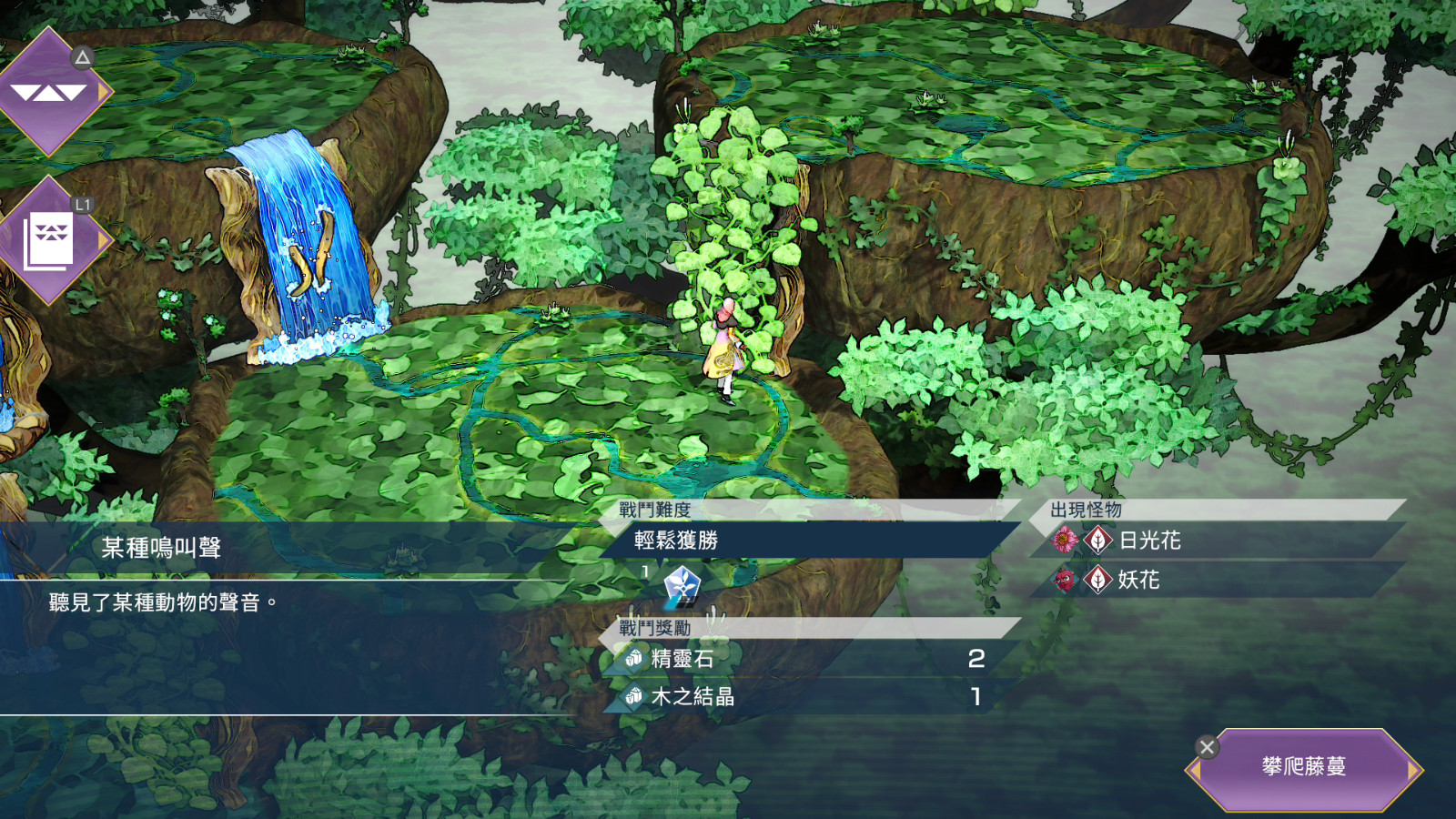The image size is (1456, 819).
Task: Choose the 攀爬藤蔓 action button
Action: [x=1303, y=767]
